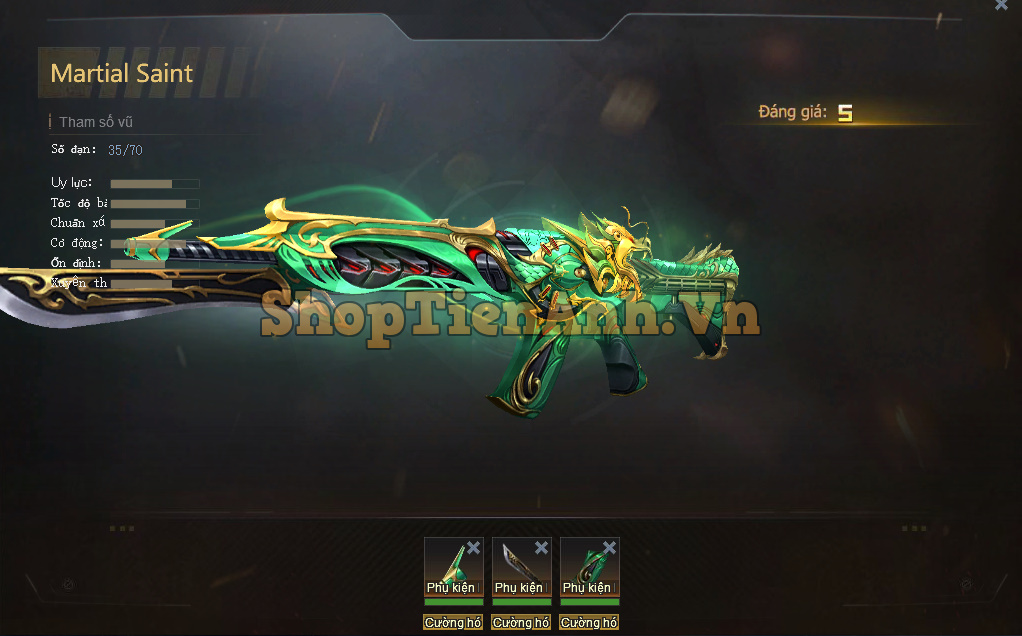Remove the green spike accessory with its X
1022x636 pixels.
click(x=473, y=548)
